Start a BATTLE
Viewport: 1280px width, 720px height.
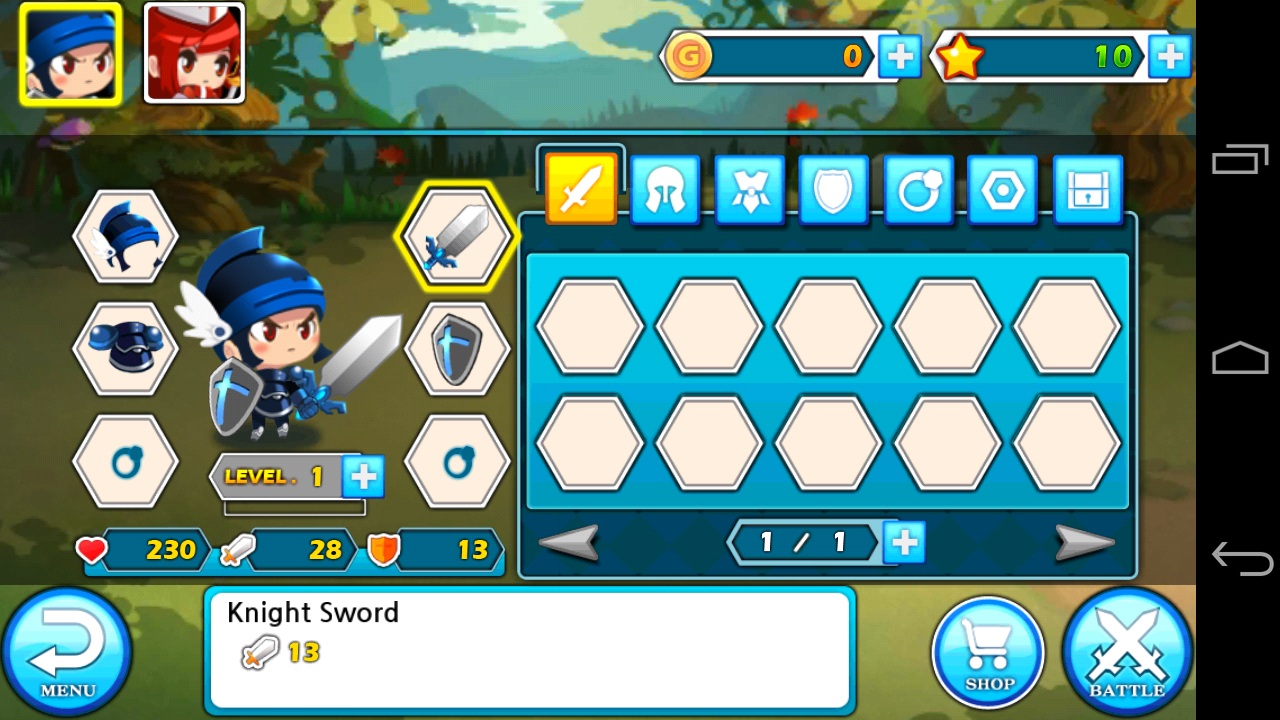[x=1127, y=652]
